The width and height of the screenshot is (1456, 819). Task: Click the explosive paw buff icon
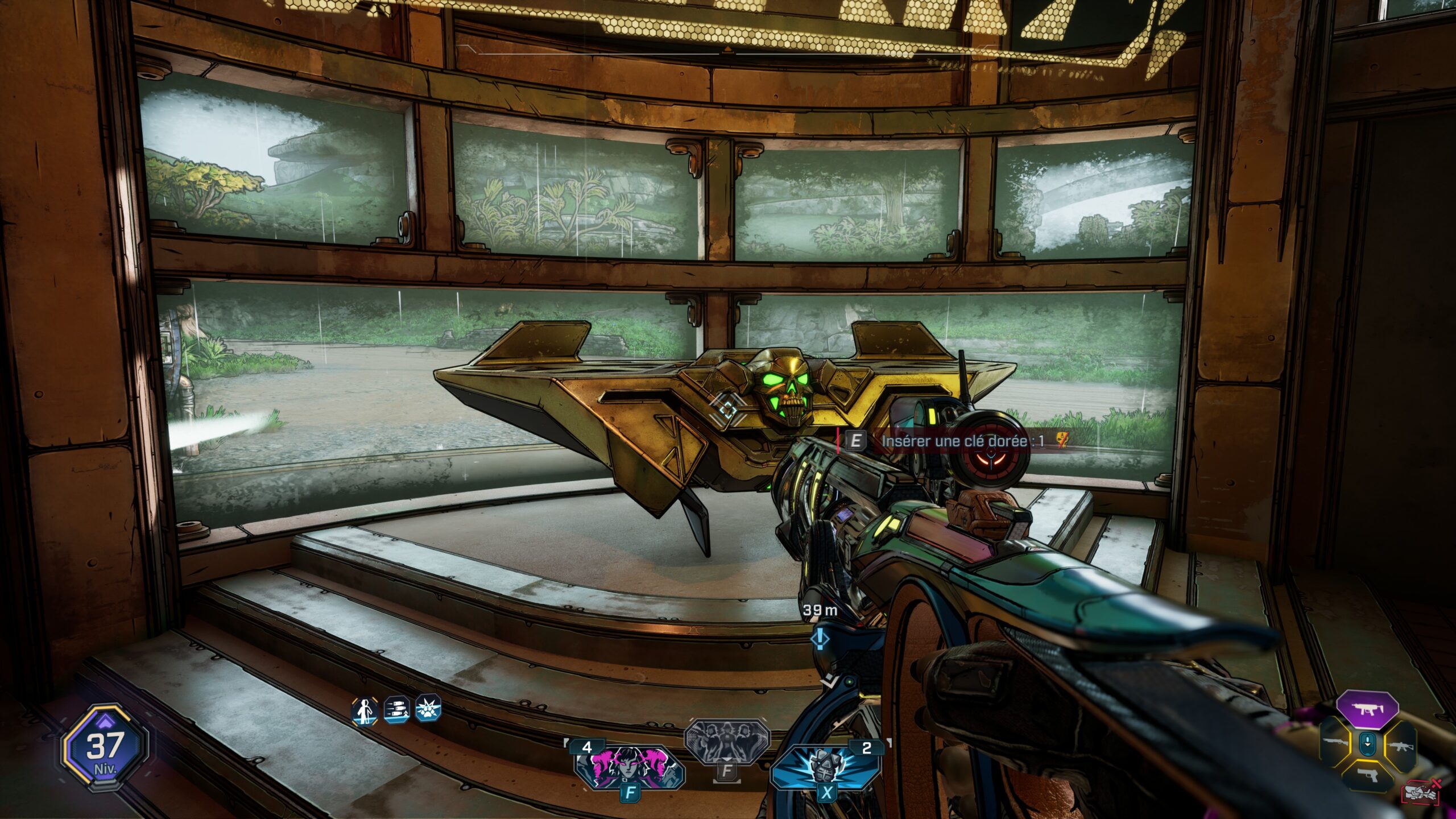(x=430, y=709)
